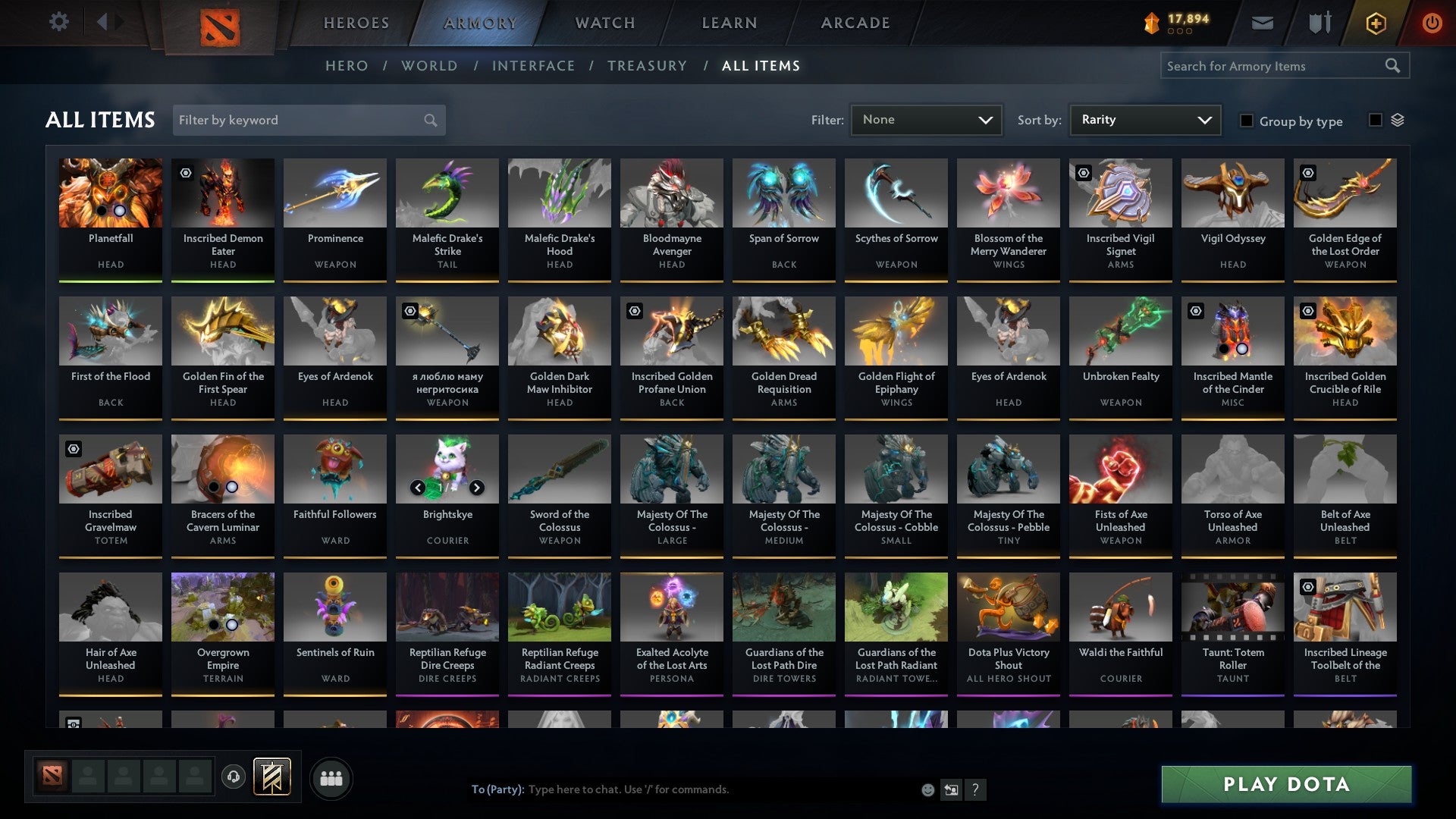
Task: Click the red power button to quit
Action: (x=1432, y=23)
